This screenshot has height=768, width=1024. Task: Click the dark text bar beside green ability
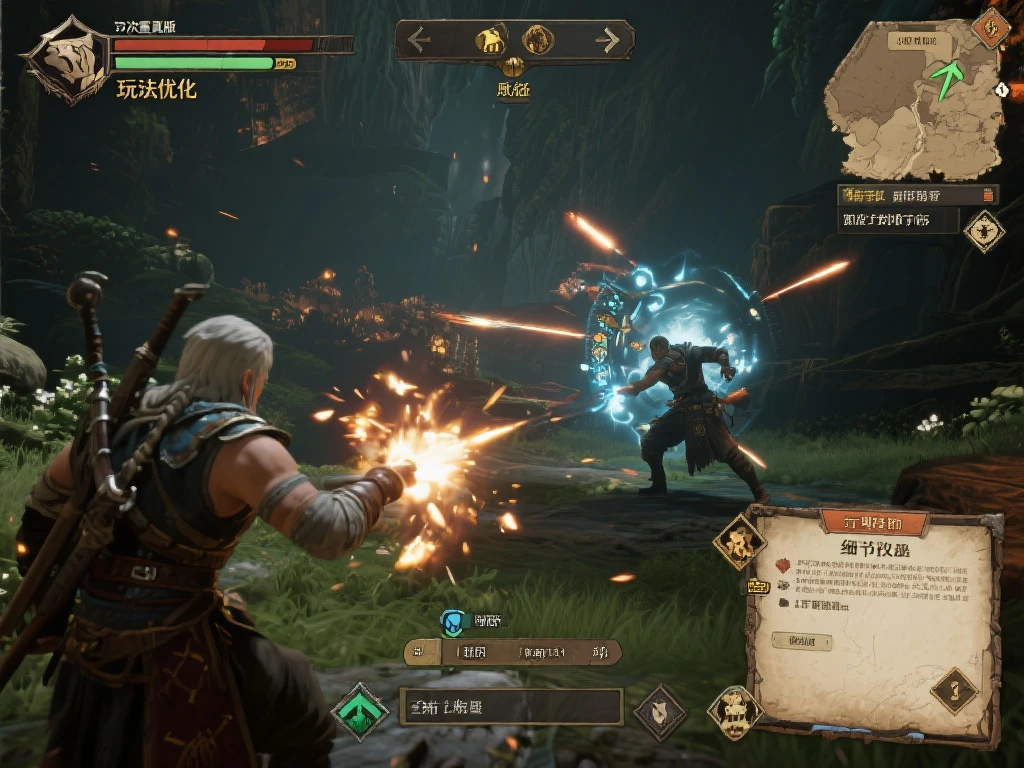pyautogui.click(x=511, y=707)
